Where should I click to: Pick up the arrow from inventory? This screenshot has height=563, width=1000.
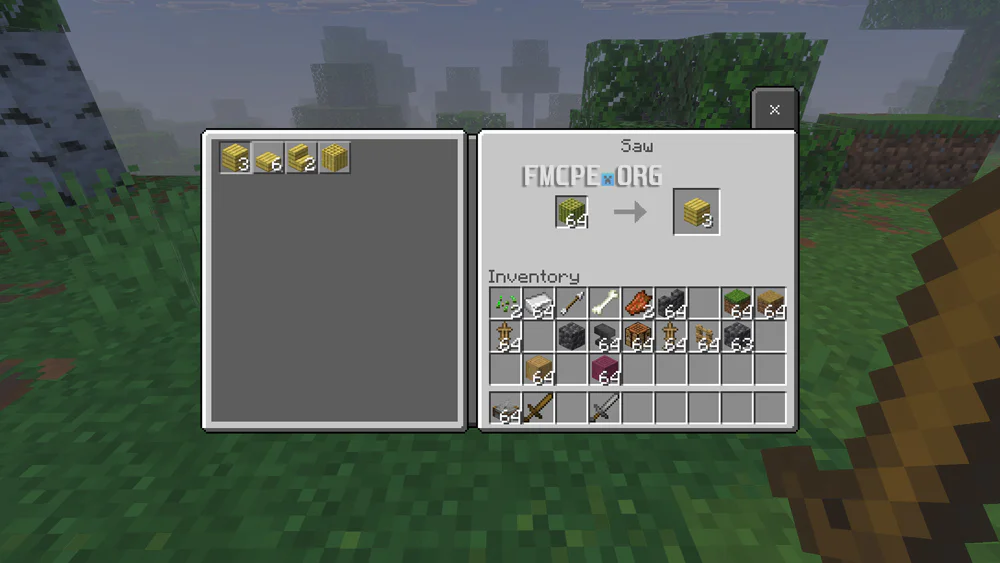point(571,304)
